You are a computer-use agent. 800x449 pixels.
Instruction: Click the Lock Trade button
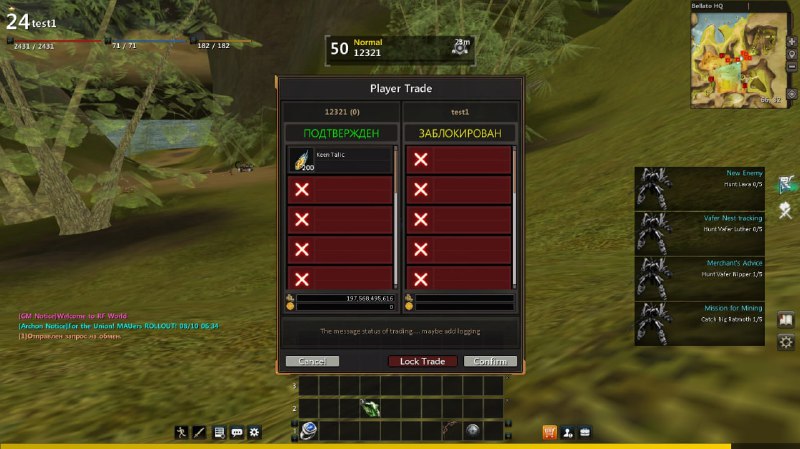coord(422,361)
